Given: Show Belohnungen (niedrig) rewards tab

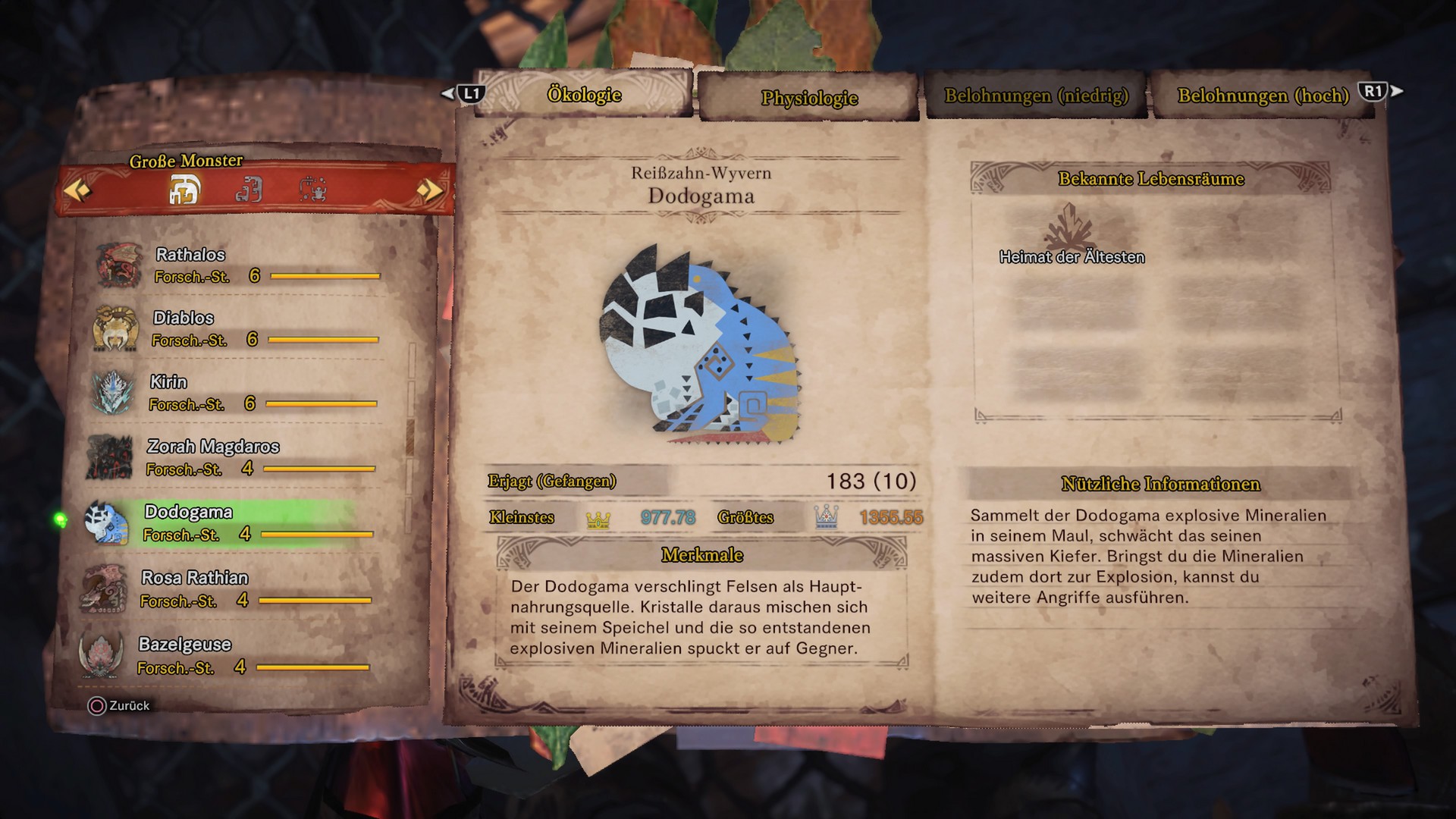Looking at the screenshot, I should coord(1036,96).
